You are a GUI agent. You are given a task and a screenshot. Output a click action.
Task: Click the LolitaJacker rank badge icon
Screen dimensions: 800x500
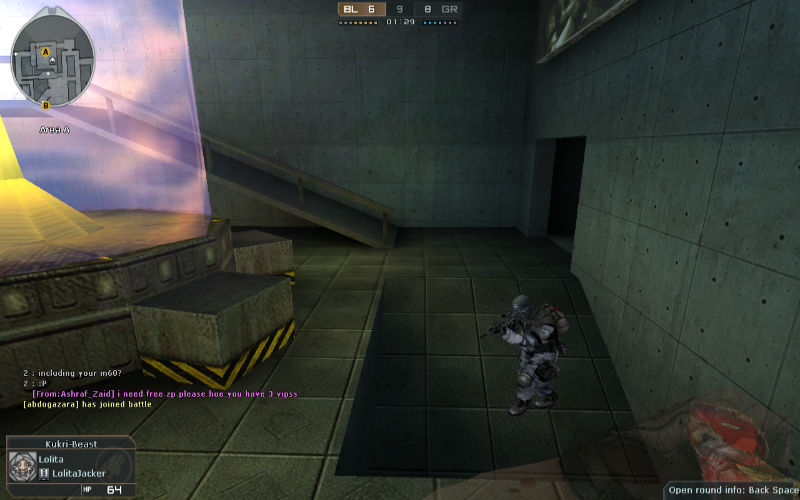44,473
